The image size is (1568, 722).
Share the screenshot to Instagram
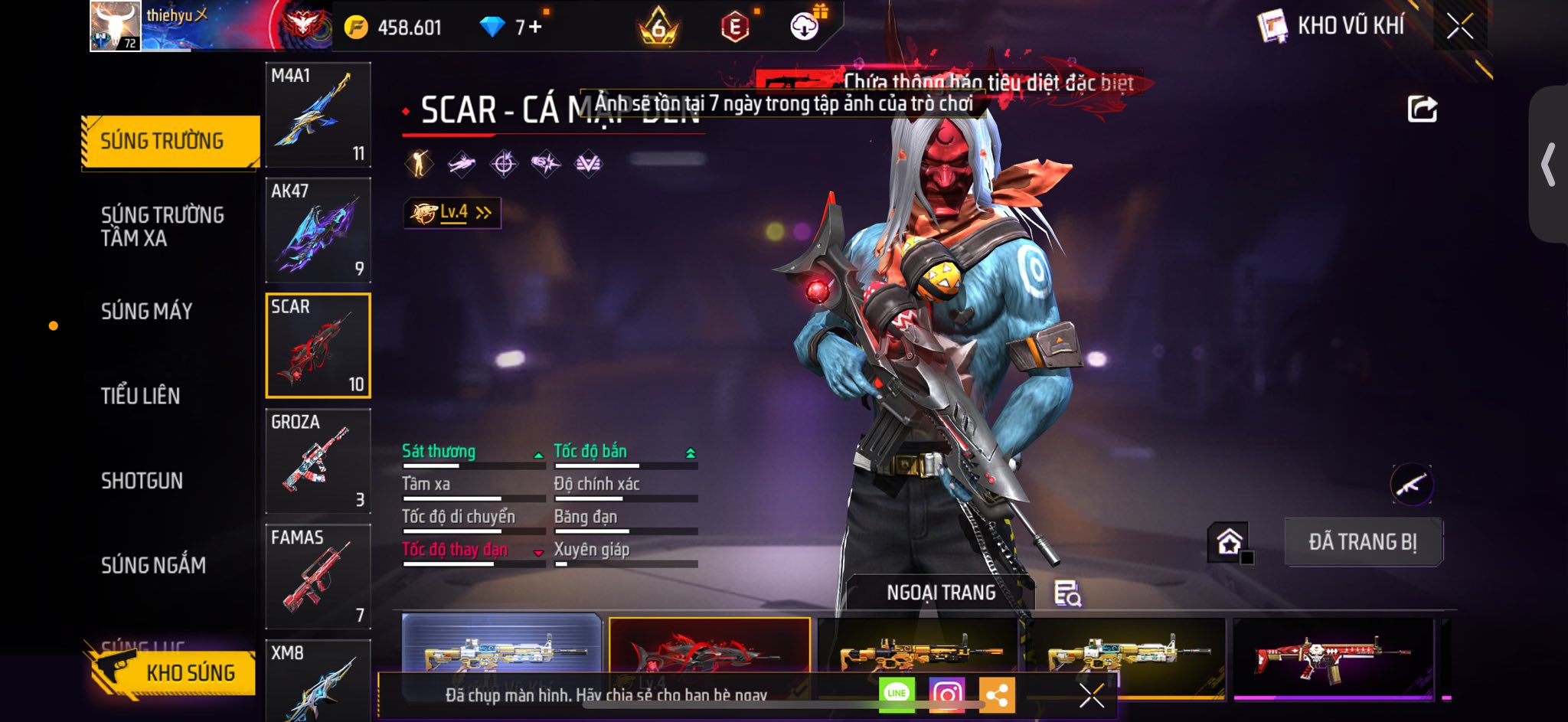[x=947, y=694]
